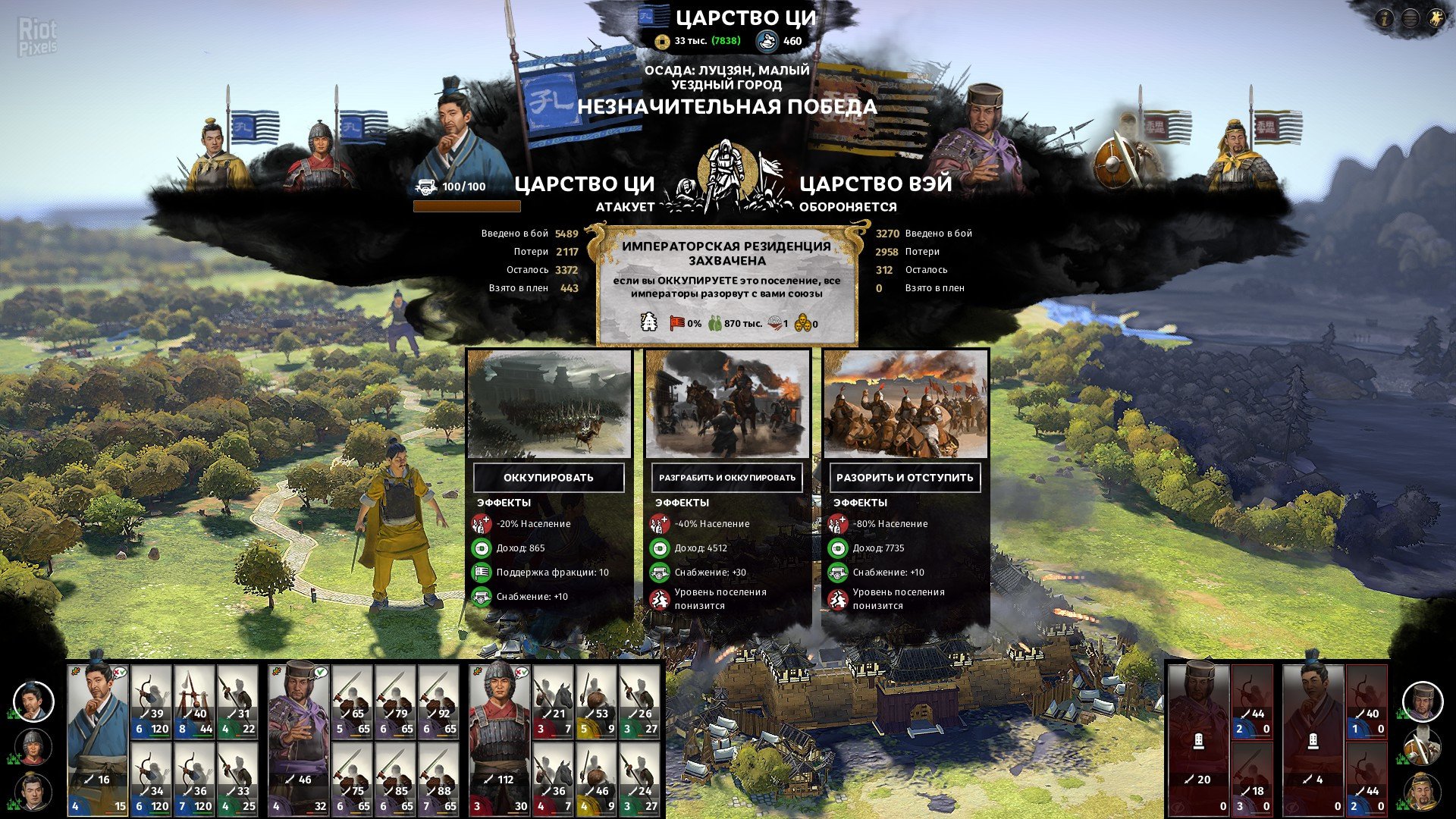Click the cavalry battle thumbnail above Оккупировать
The width and height of the screenshot is (1456, 819).
point(549,406)
